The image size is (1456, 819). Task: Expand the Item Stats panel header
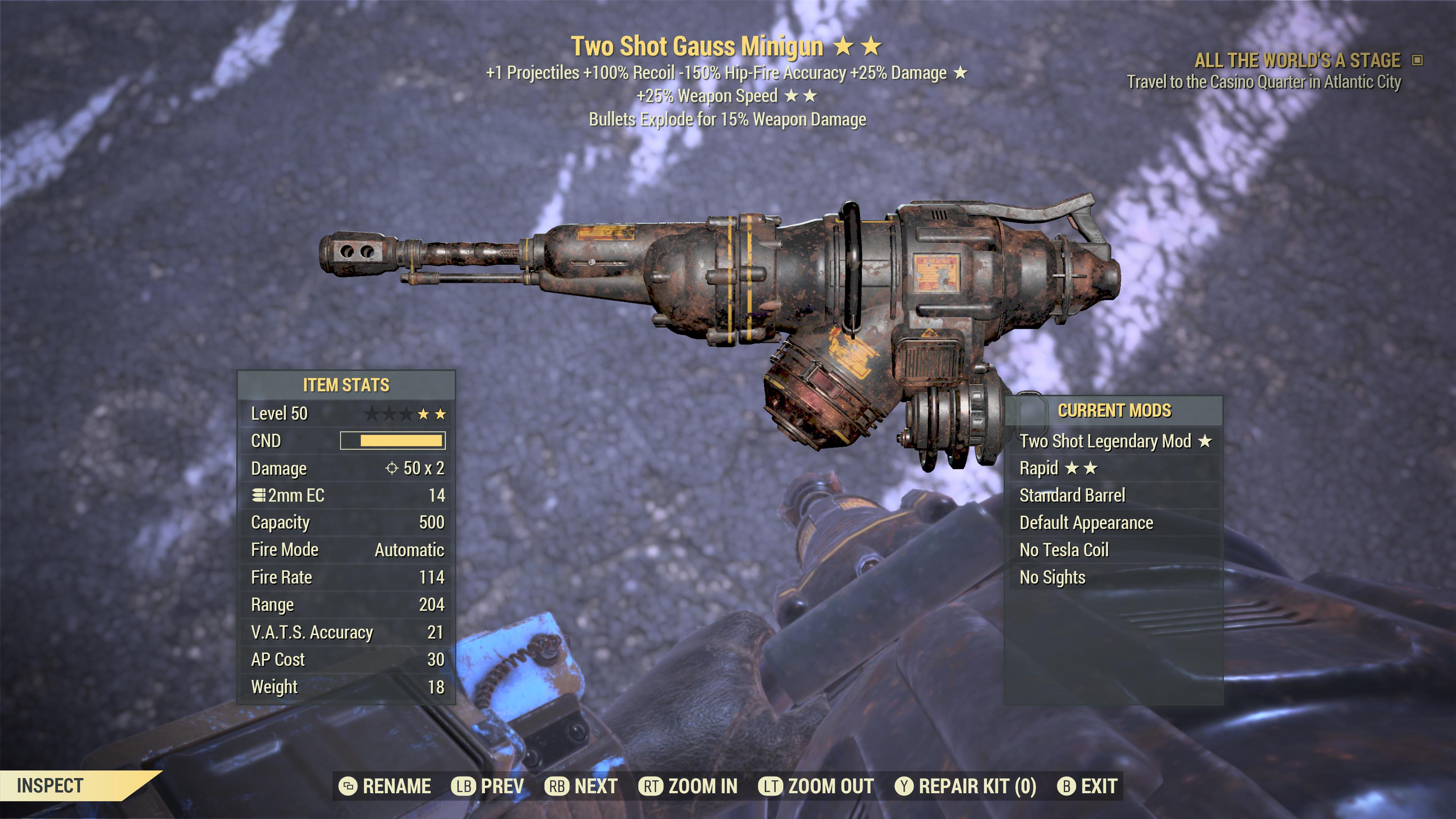(347, 386)
